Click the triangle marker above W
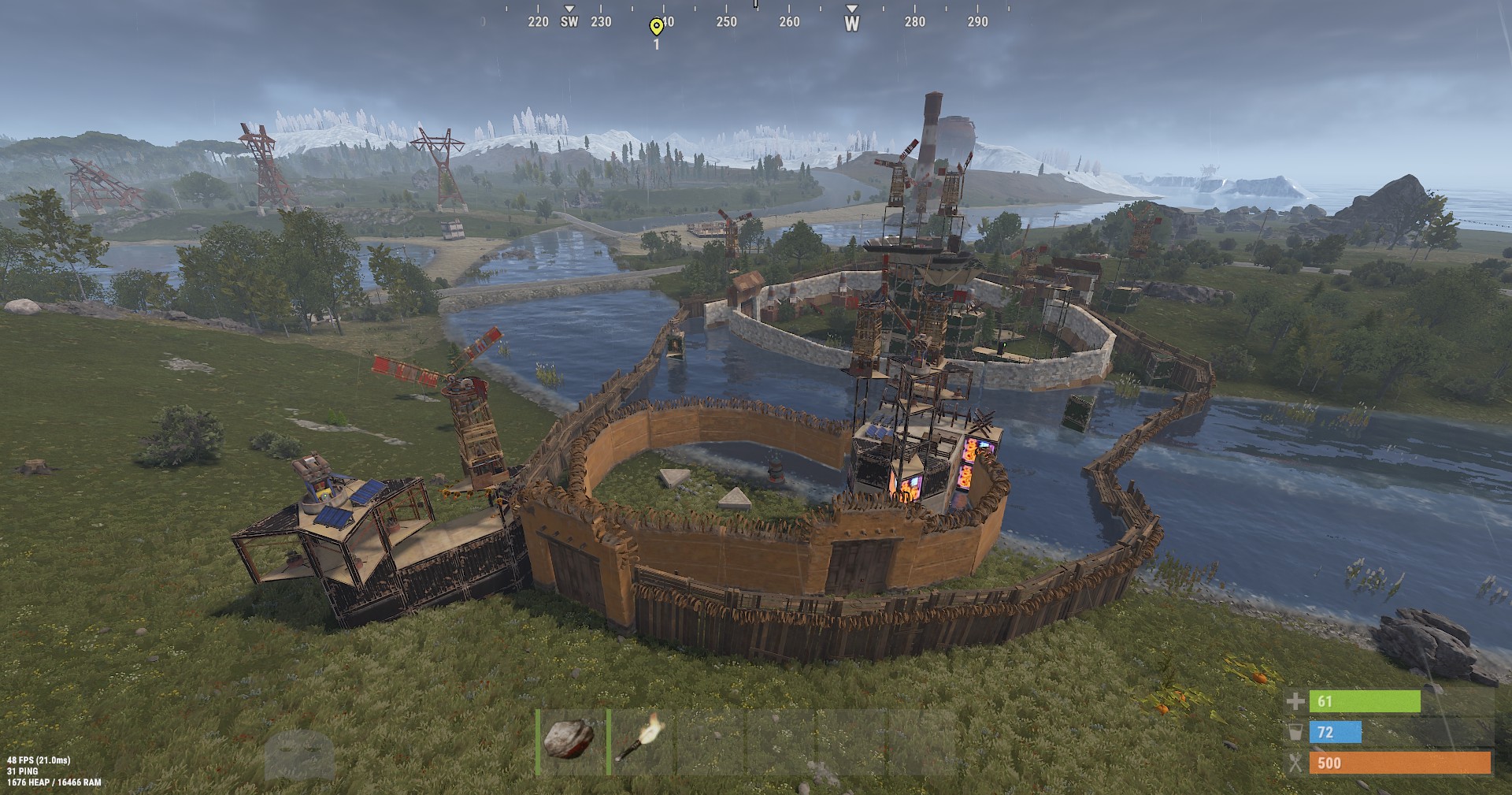The image size is (1512, 795). (x=850, y=10)
